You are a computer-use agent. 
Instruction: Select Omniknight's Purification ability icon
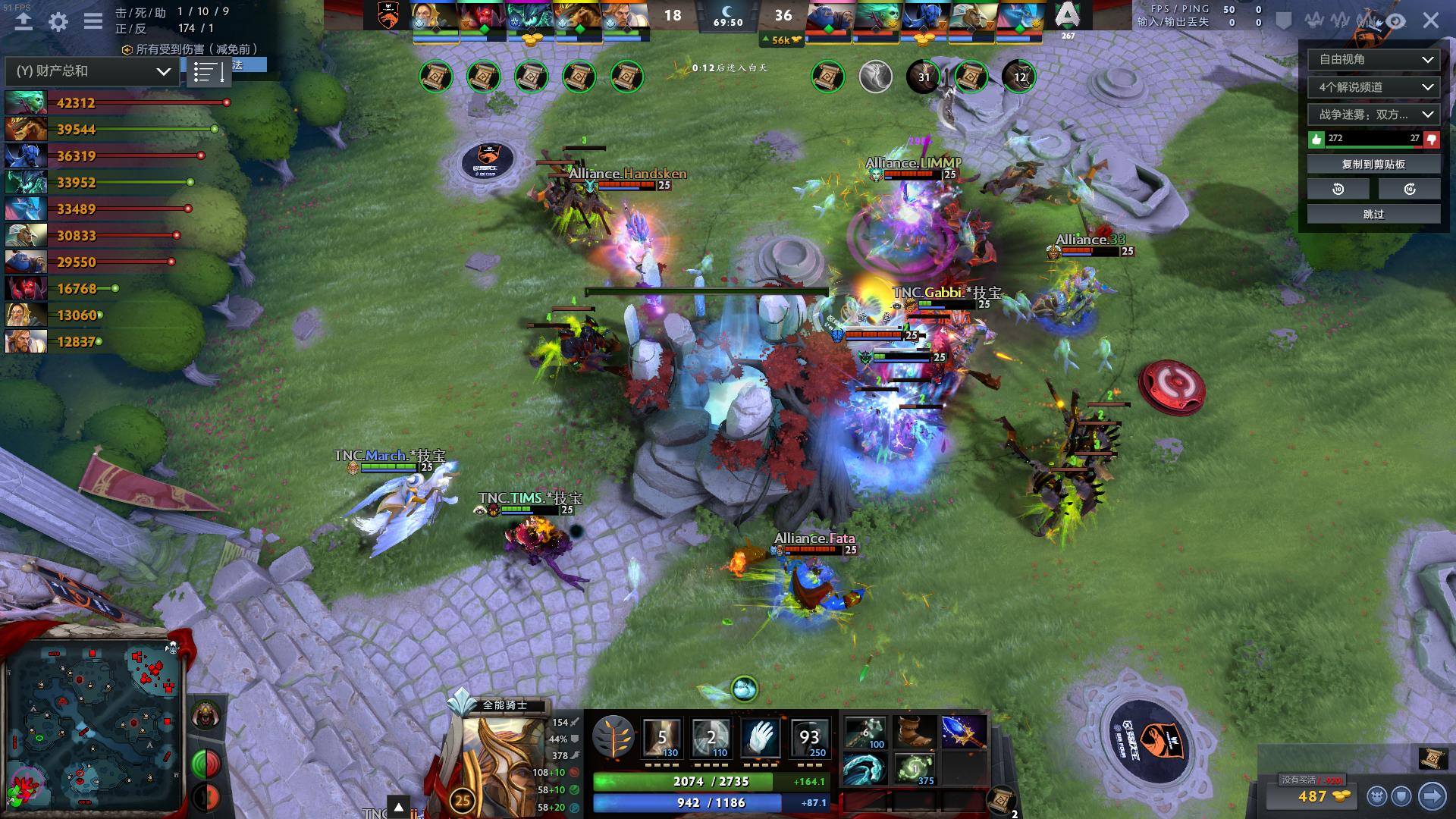click(662, 735)
